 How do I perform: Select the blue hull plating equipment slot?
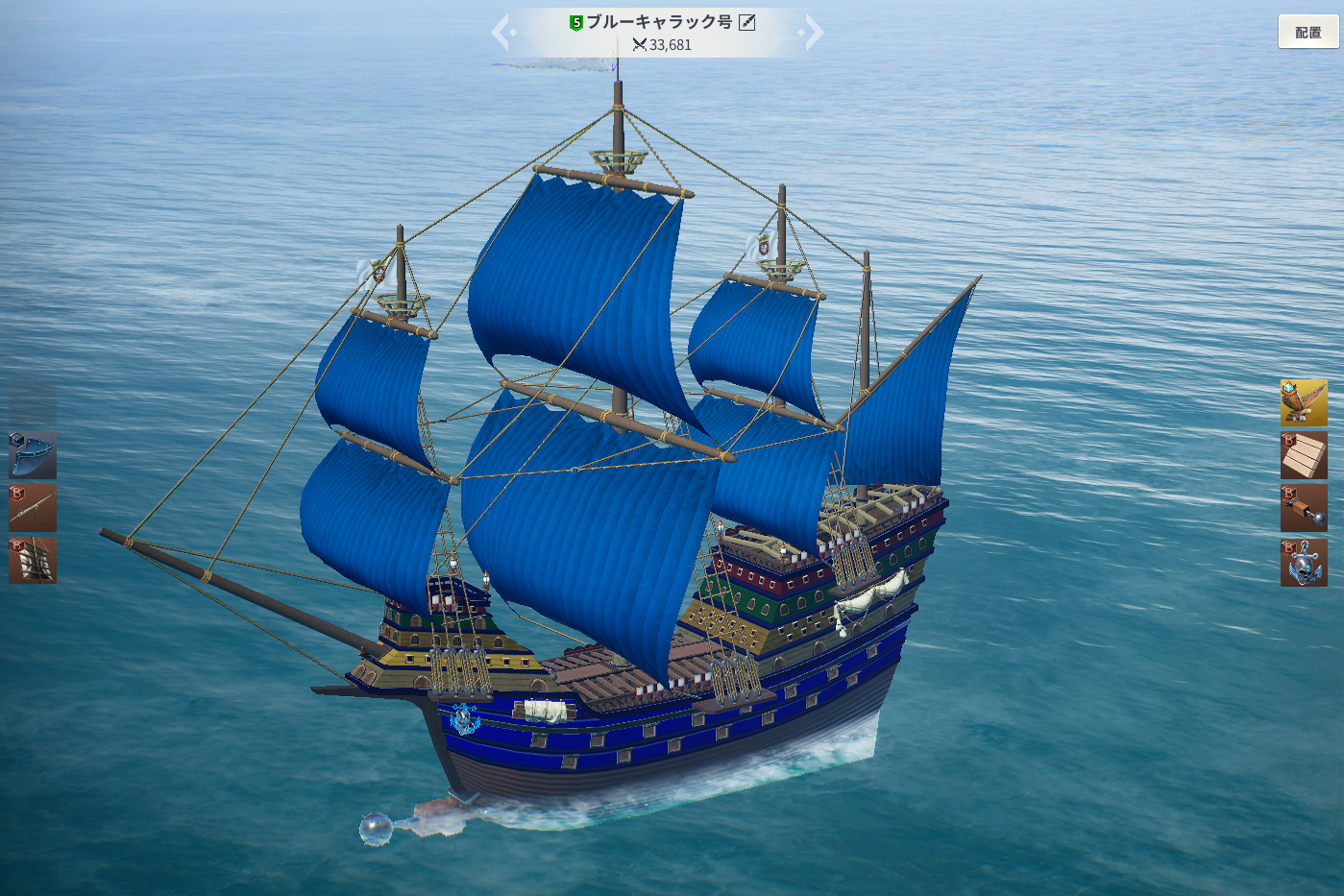pos(33,455)
